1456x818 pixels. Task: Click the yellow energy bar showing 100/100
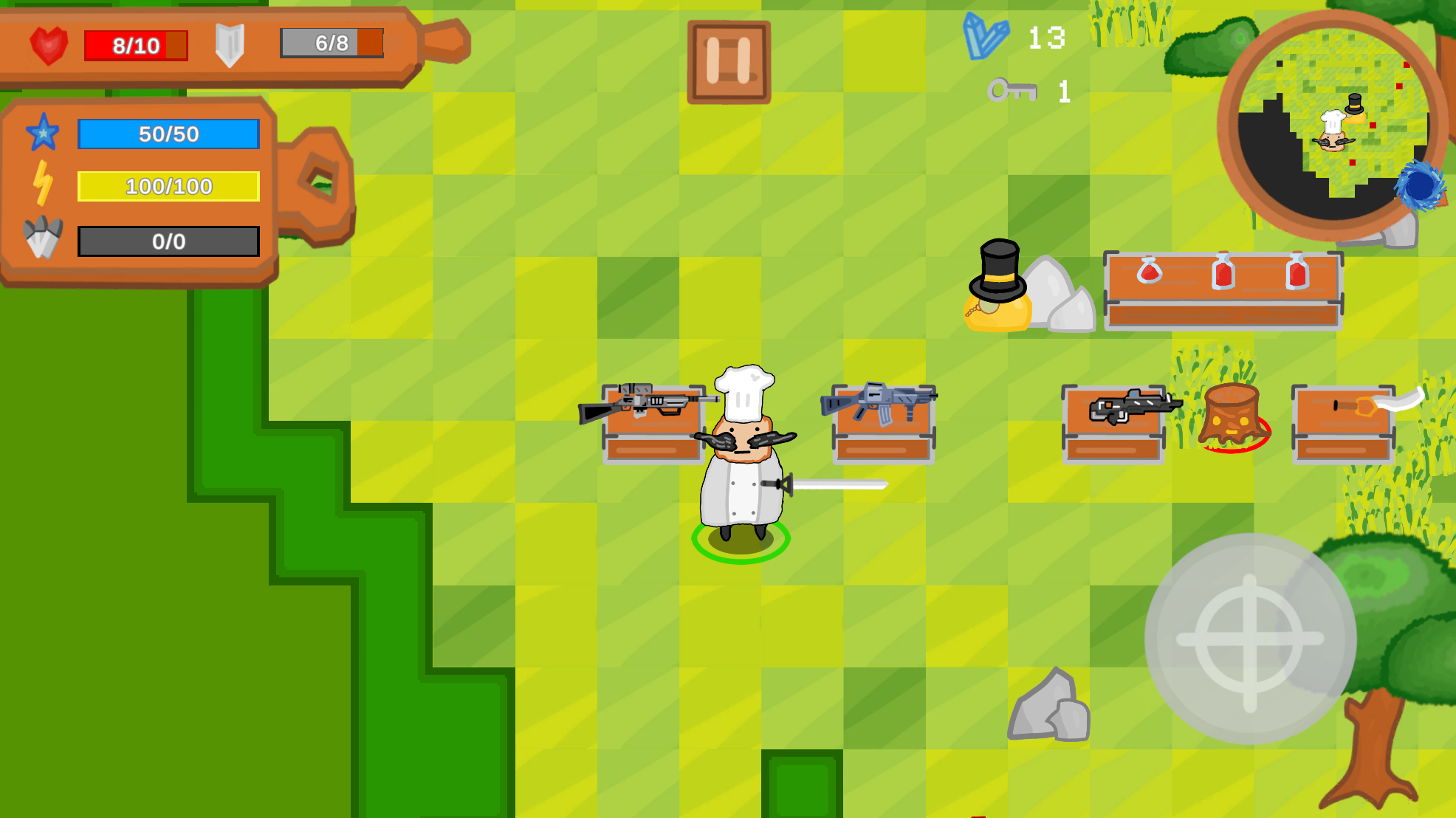tap(168, 185)
